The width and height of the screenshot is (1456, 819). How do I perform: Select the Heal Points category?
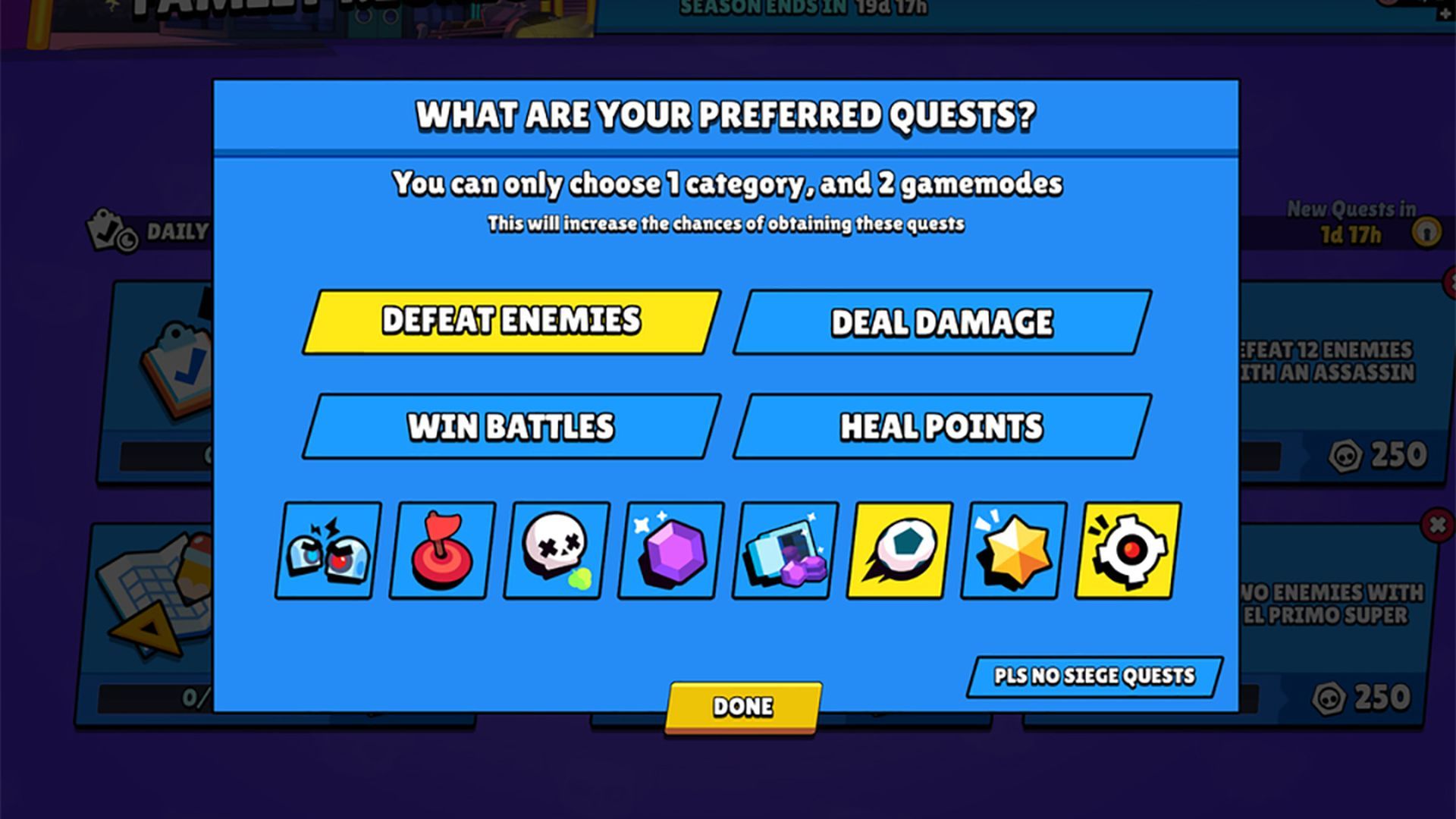943,427
